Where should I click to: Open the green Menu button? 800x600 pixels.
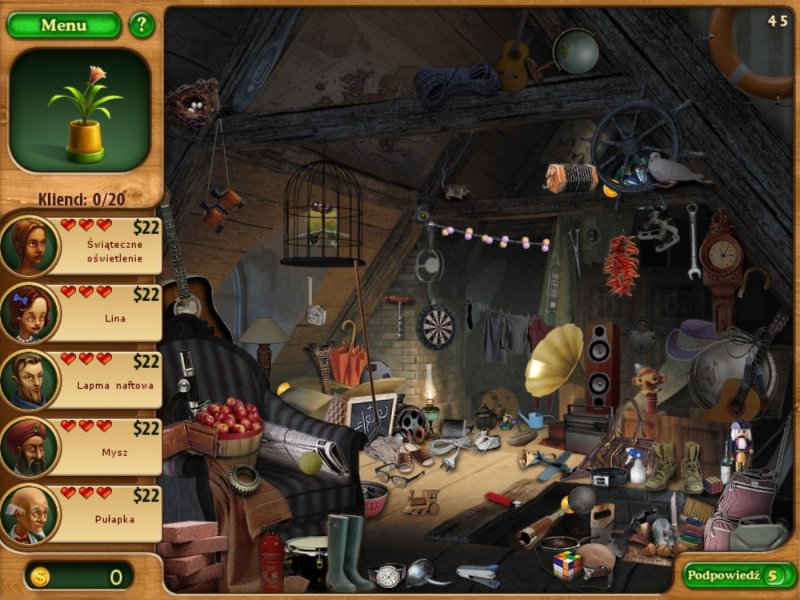point(63,25)
